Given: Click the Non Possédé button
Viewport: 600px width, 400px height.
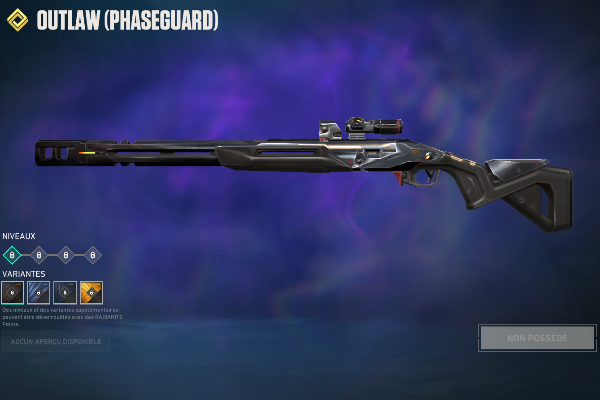Looking at the screenshot, I should (x=537, y=338).
